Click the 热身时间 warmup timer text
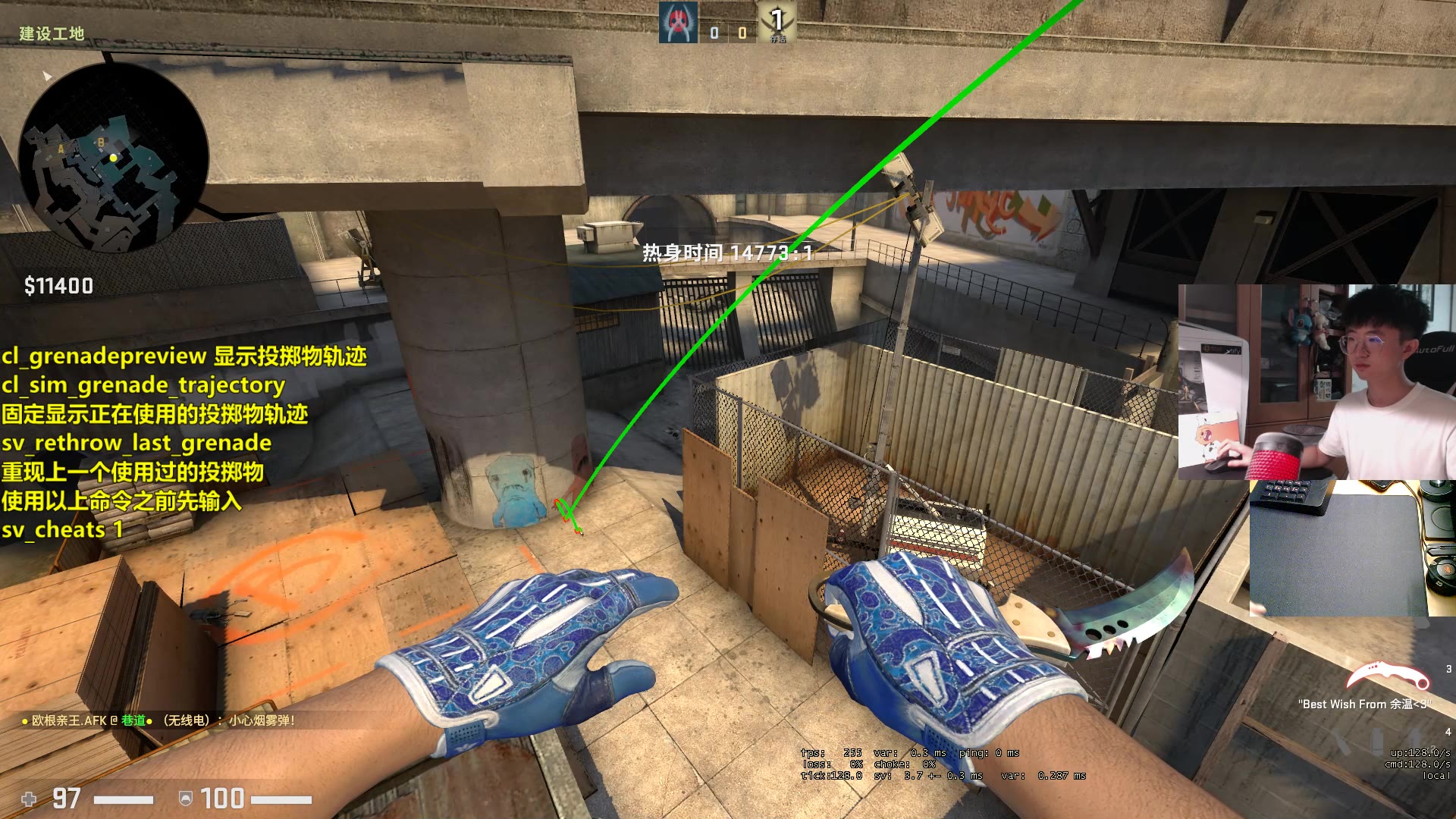Viewport: 1456px width, 819px height. [x=728, y=251]
